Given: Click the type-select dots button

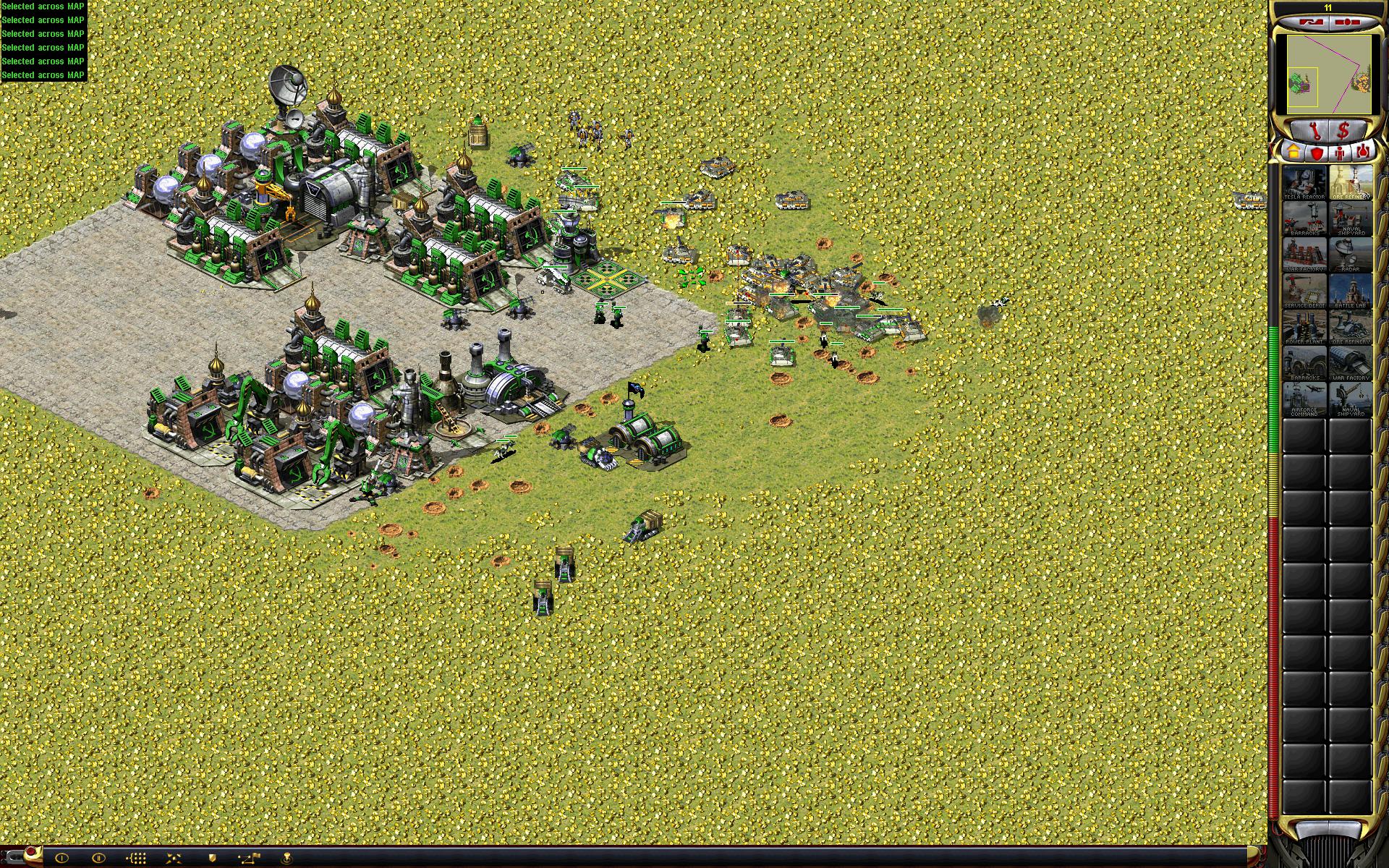Looking at the screenshot, I should tap(137, 858).
